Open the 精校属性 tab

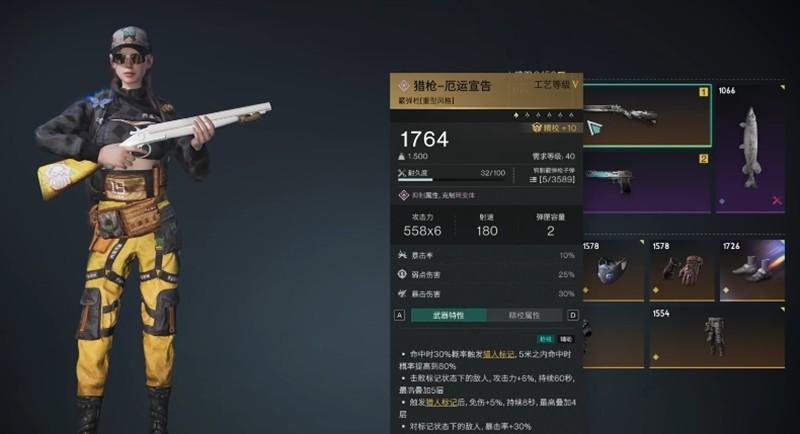(x=525, y=316)
